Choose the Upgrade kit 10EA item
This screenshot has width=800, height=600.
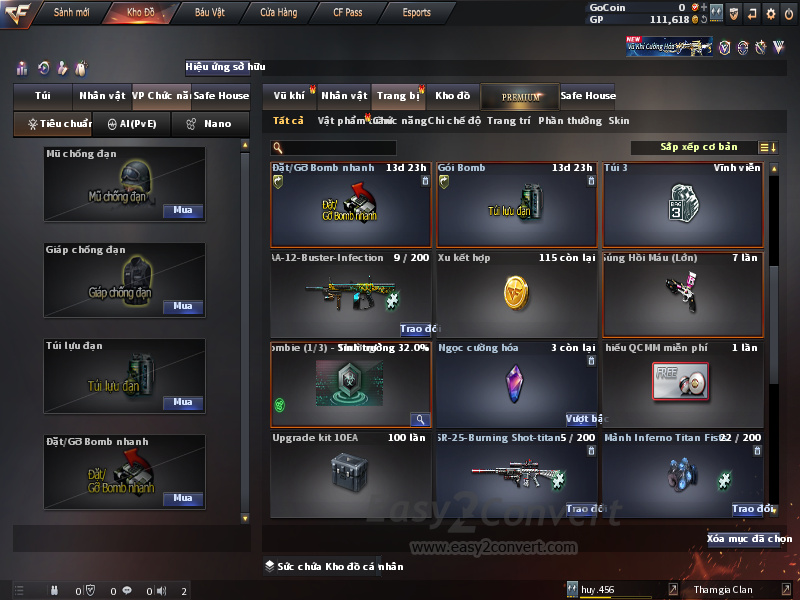[x=350, y=474]
